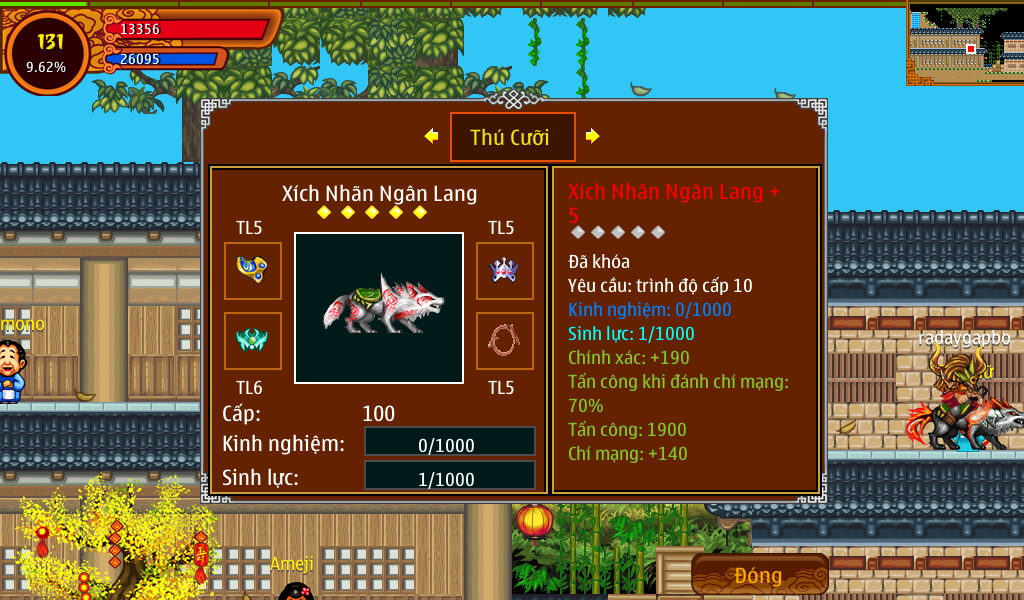1024x600 pixels.
Task: Select the Thú Cưỡi tab title
Action: click(x=512, y=137)
